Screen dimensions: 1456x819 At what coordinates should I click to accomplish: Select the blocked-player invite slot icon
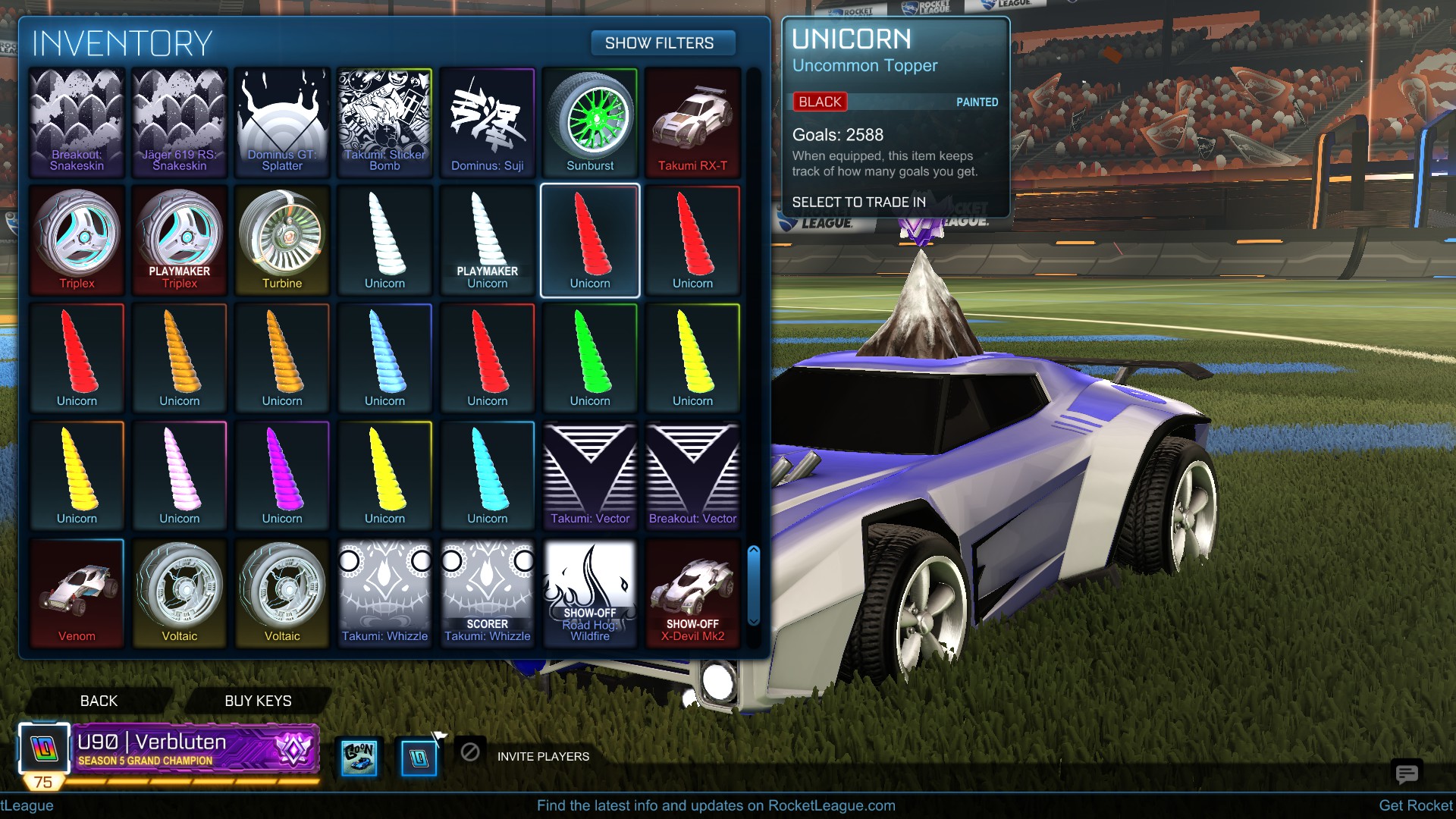tap(470, 755)
